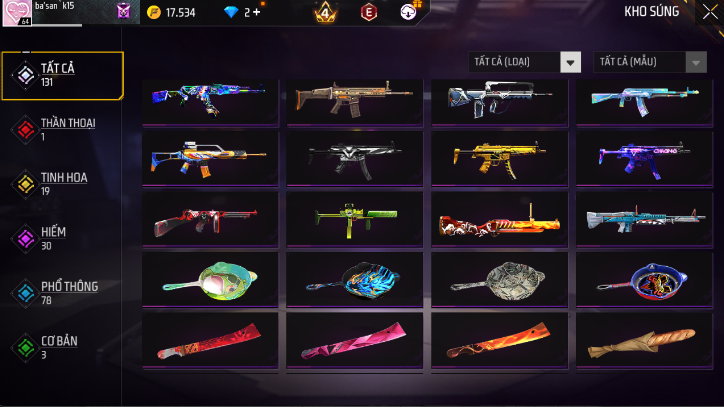The image size is (724, 407).
Task: Choose the green pan skin
Action: tap(213, 280)
